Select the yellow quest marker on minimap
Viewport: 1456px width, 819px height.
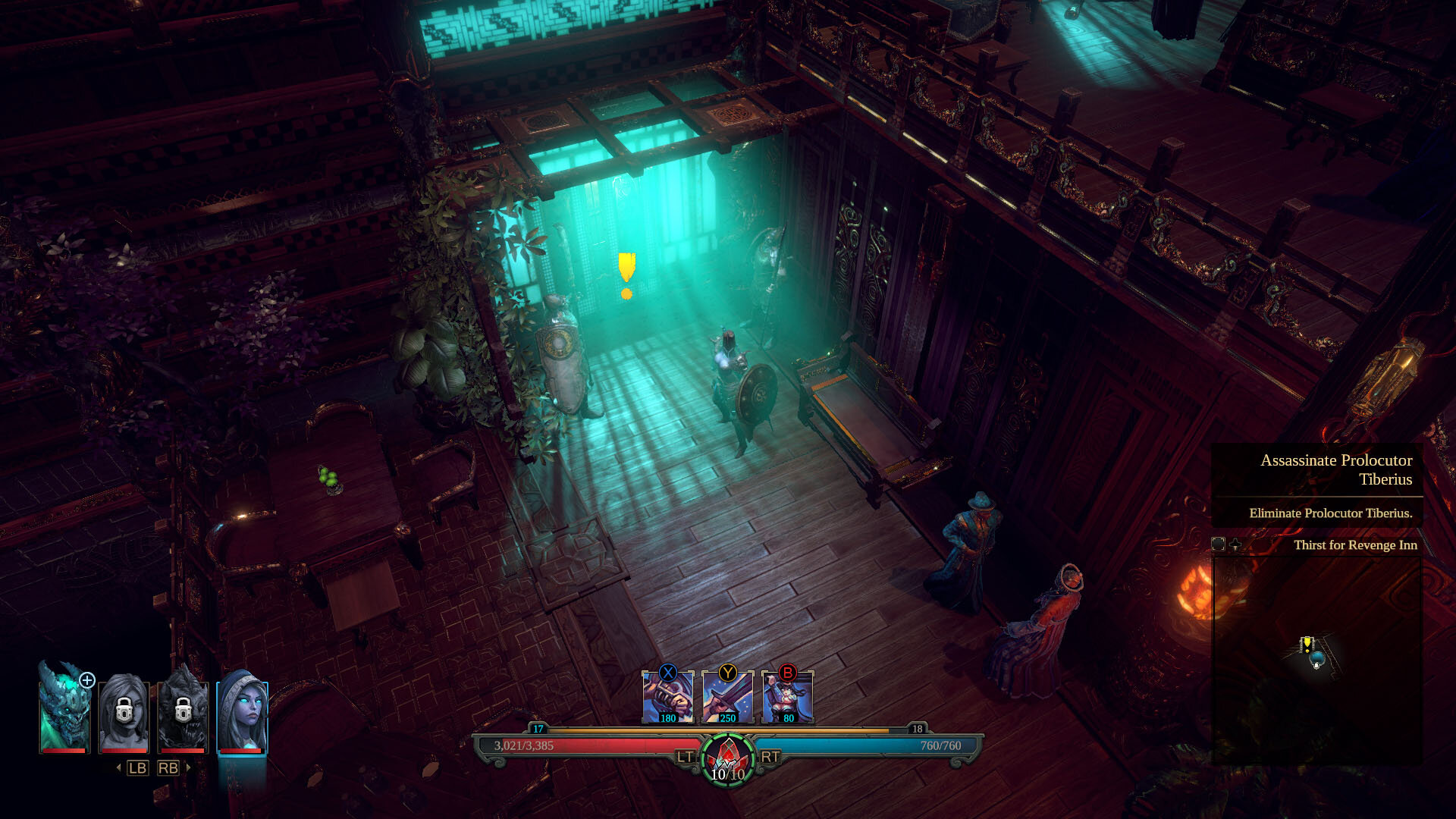click(x=1307, y=644)
